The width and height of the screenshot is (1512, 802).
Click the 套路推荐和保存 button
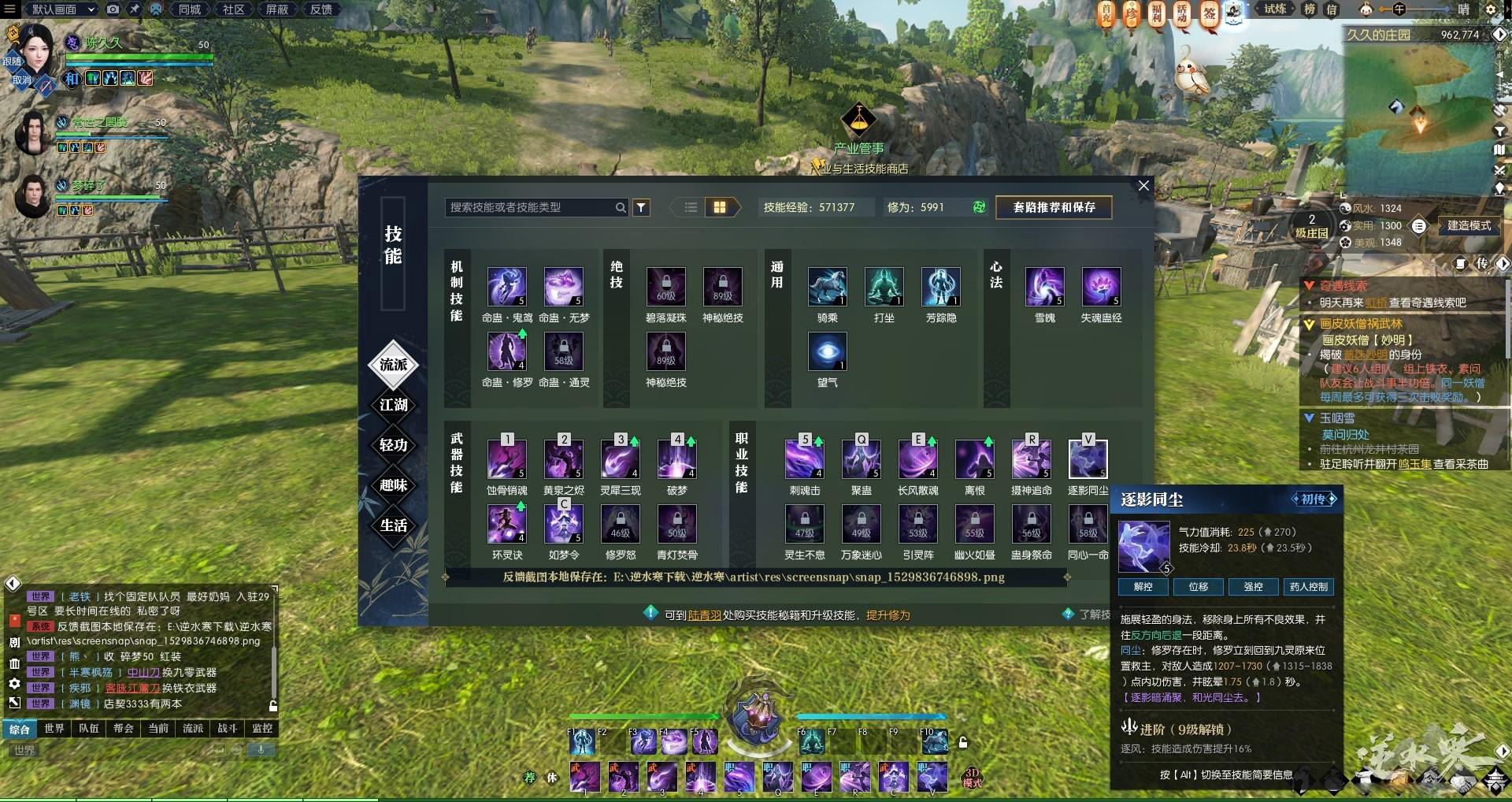coord(1054,207)
